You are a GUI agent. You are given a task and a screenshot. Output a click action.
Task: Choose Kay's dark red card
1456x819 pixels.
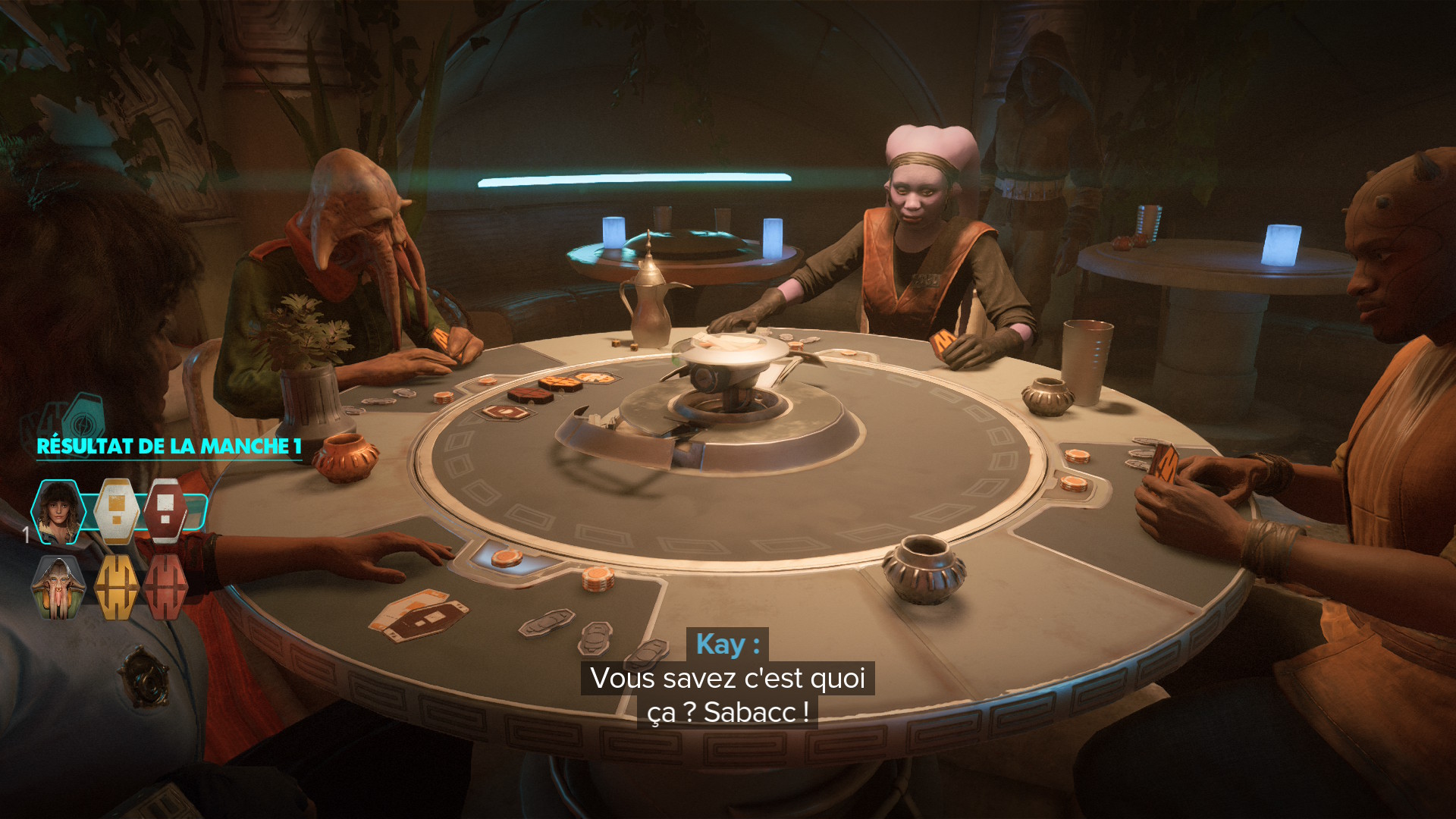tap(165, 511)
